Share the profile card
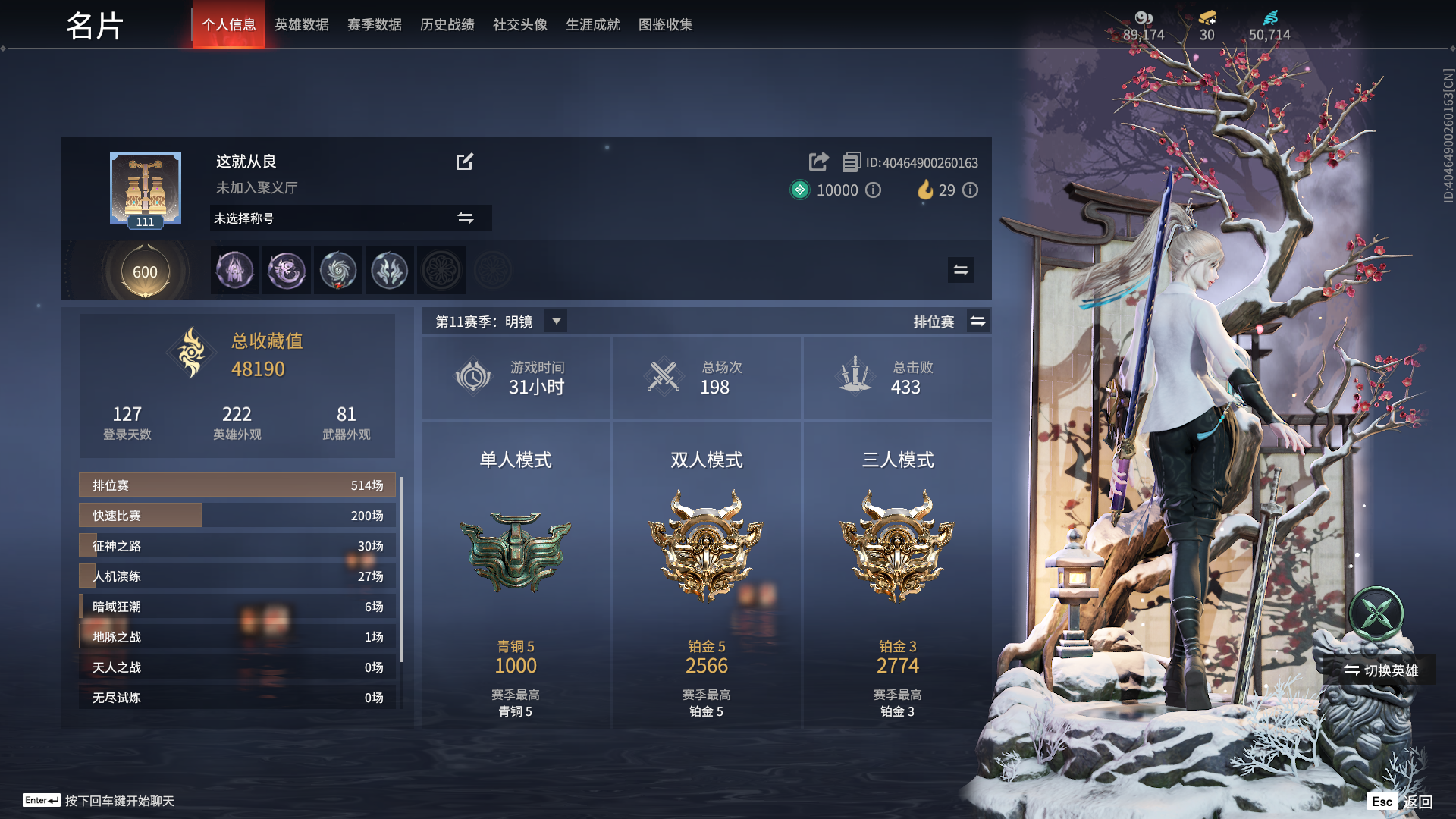Screen dimensions: 1456x819 [818, 162]
